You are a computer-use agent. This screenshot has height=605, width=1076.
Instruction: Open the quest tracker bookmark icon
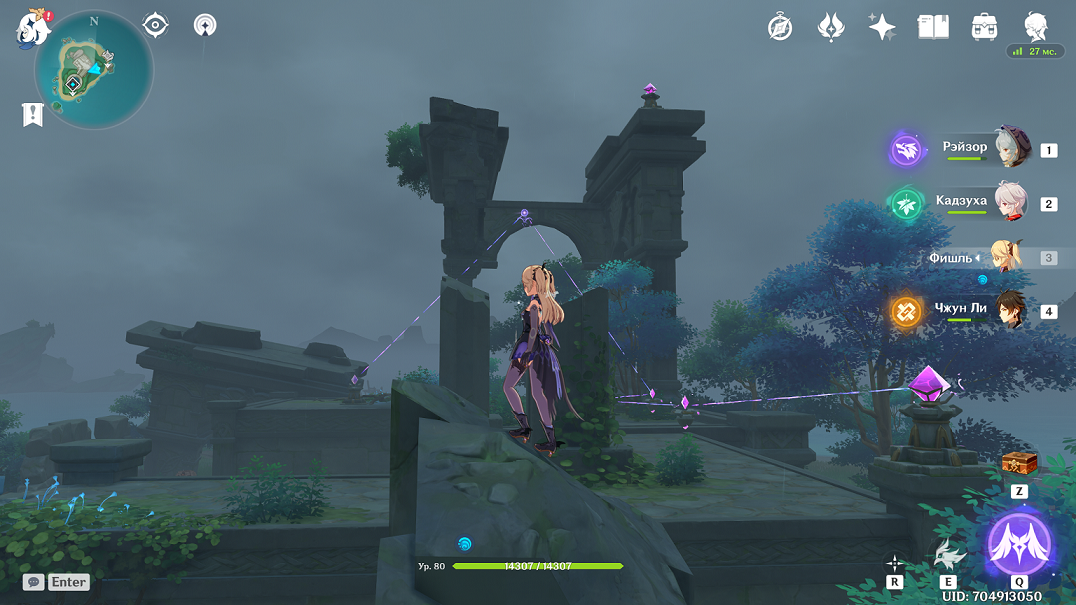[x=33, y=115]
